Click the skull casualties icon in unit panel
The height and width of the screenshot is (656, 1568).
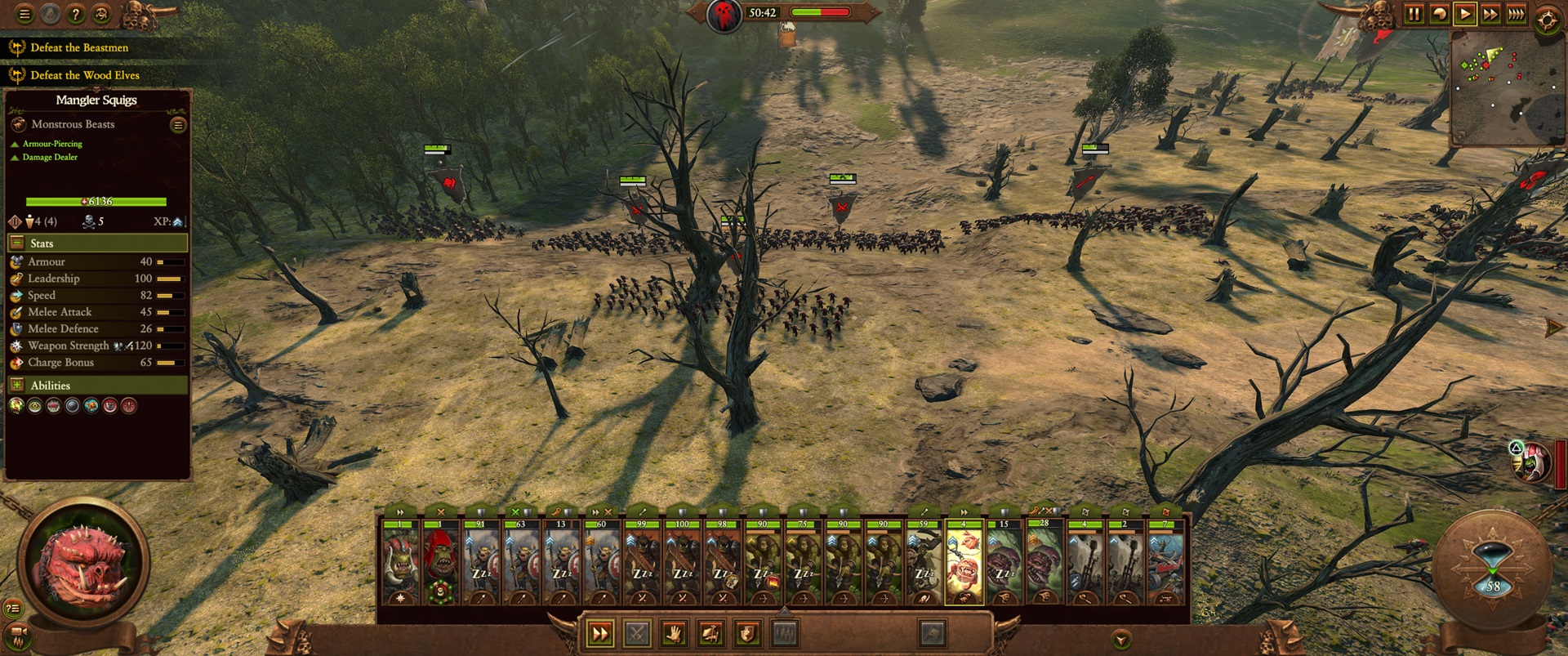(89, 222)
